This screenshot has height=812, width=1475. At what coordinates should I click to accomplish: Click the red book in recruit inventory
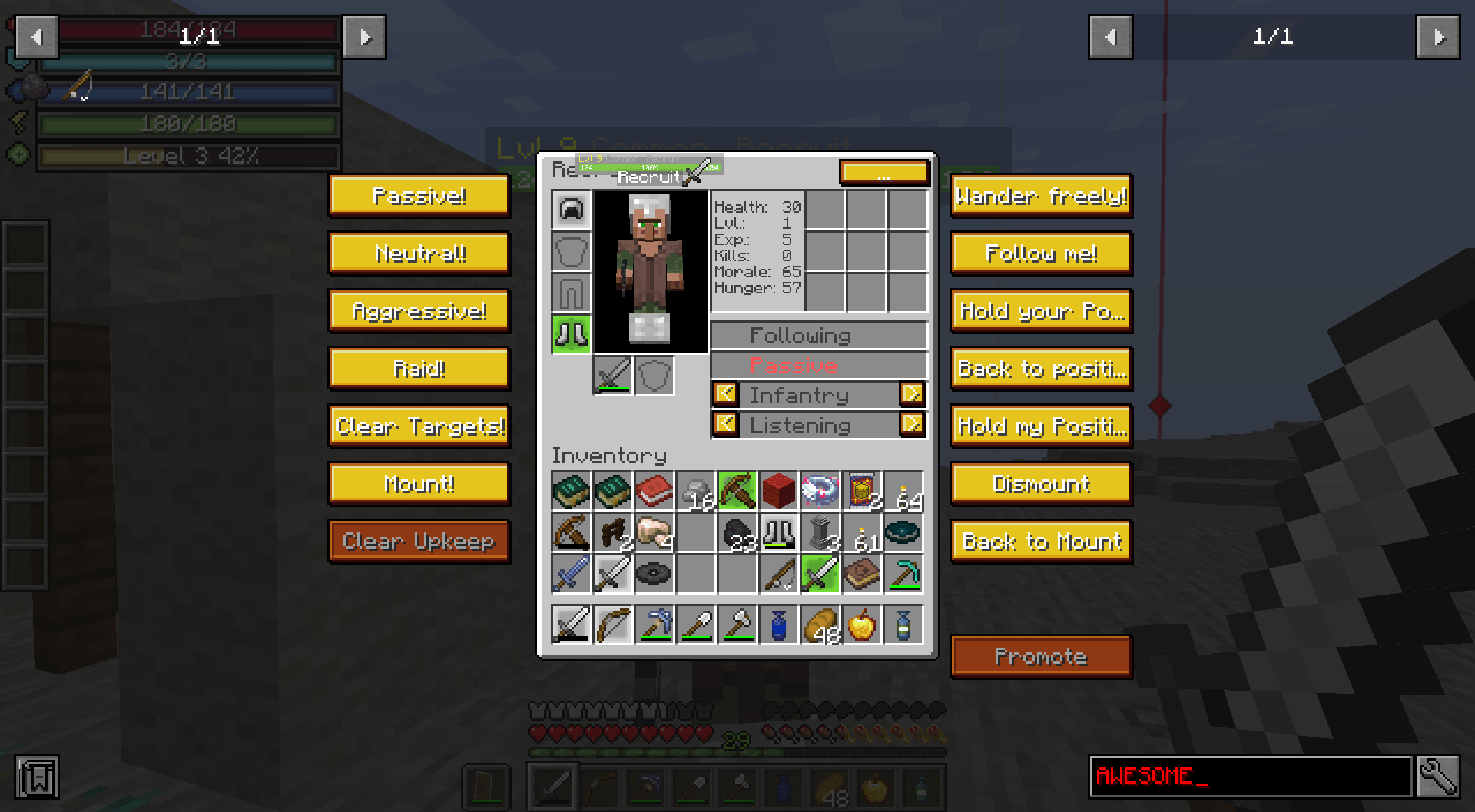click(x=654, y=492)
